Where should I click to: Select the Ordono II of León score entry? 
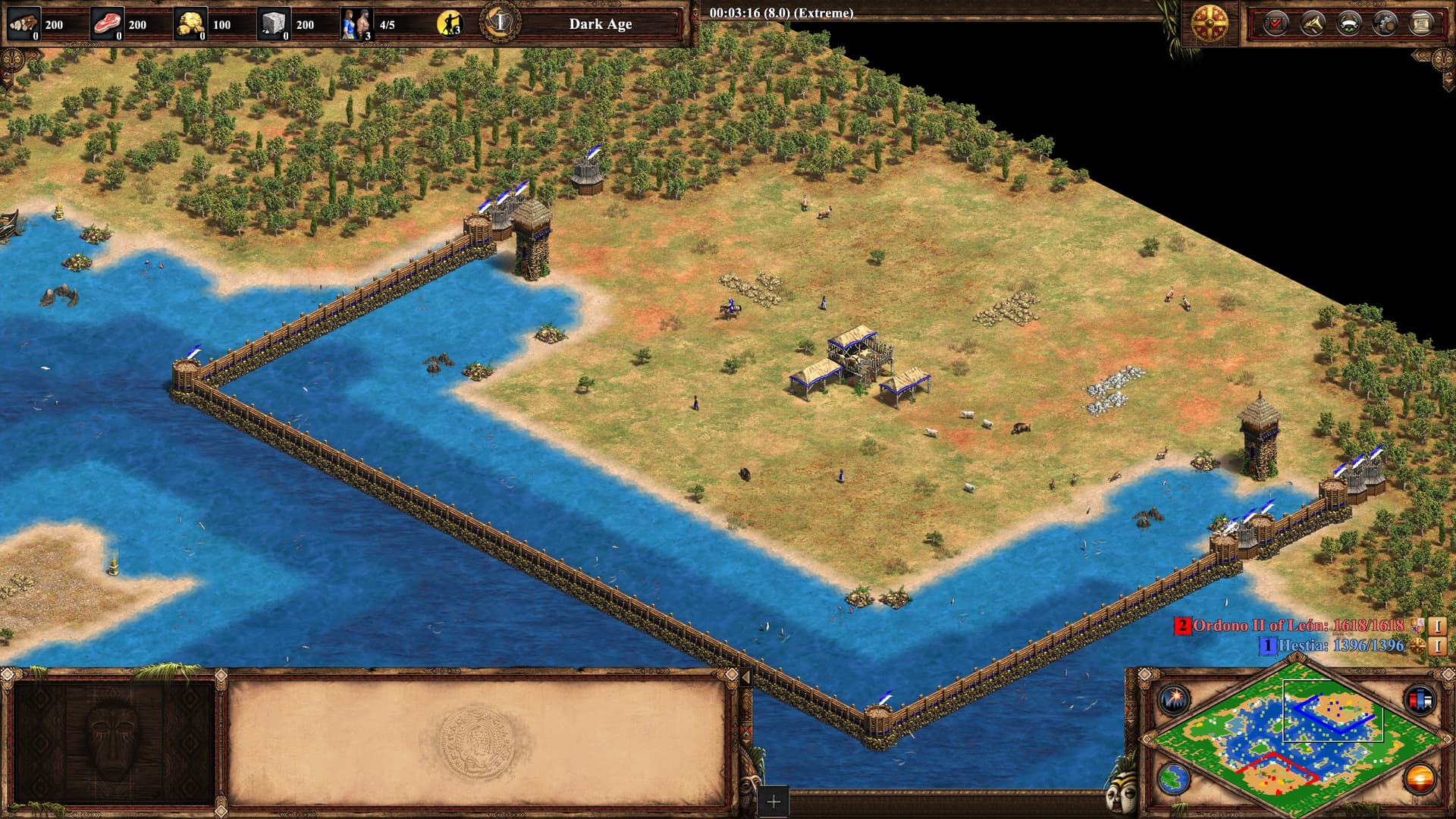pos(1298,626)
